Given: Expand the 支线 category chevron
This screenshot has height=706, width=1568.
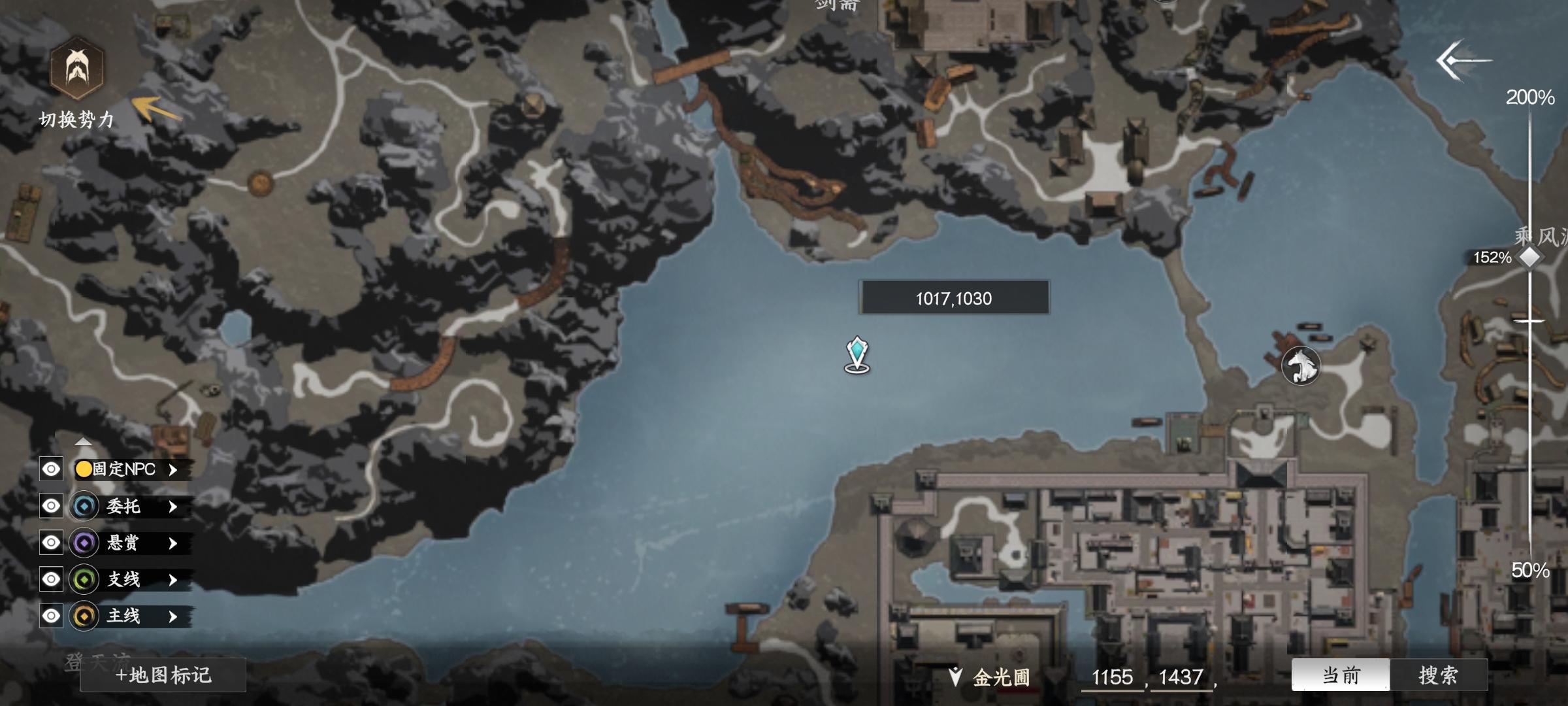Looking at the screenshot, I should coord(172,579).
